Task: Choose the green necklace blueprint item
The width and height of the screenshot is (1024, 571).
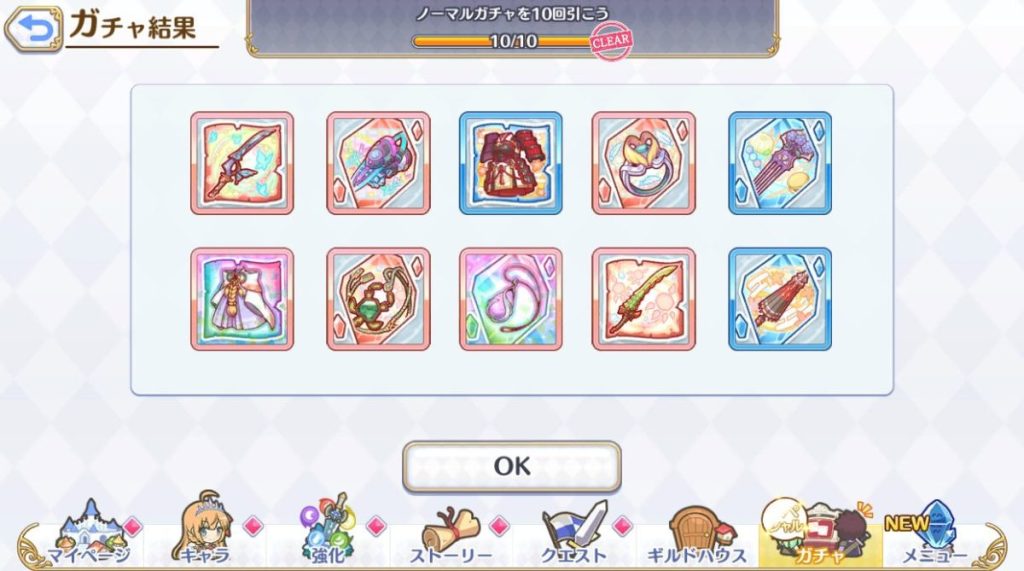Action: pos(378,299)
